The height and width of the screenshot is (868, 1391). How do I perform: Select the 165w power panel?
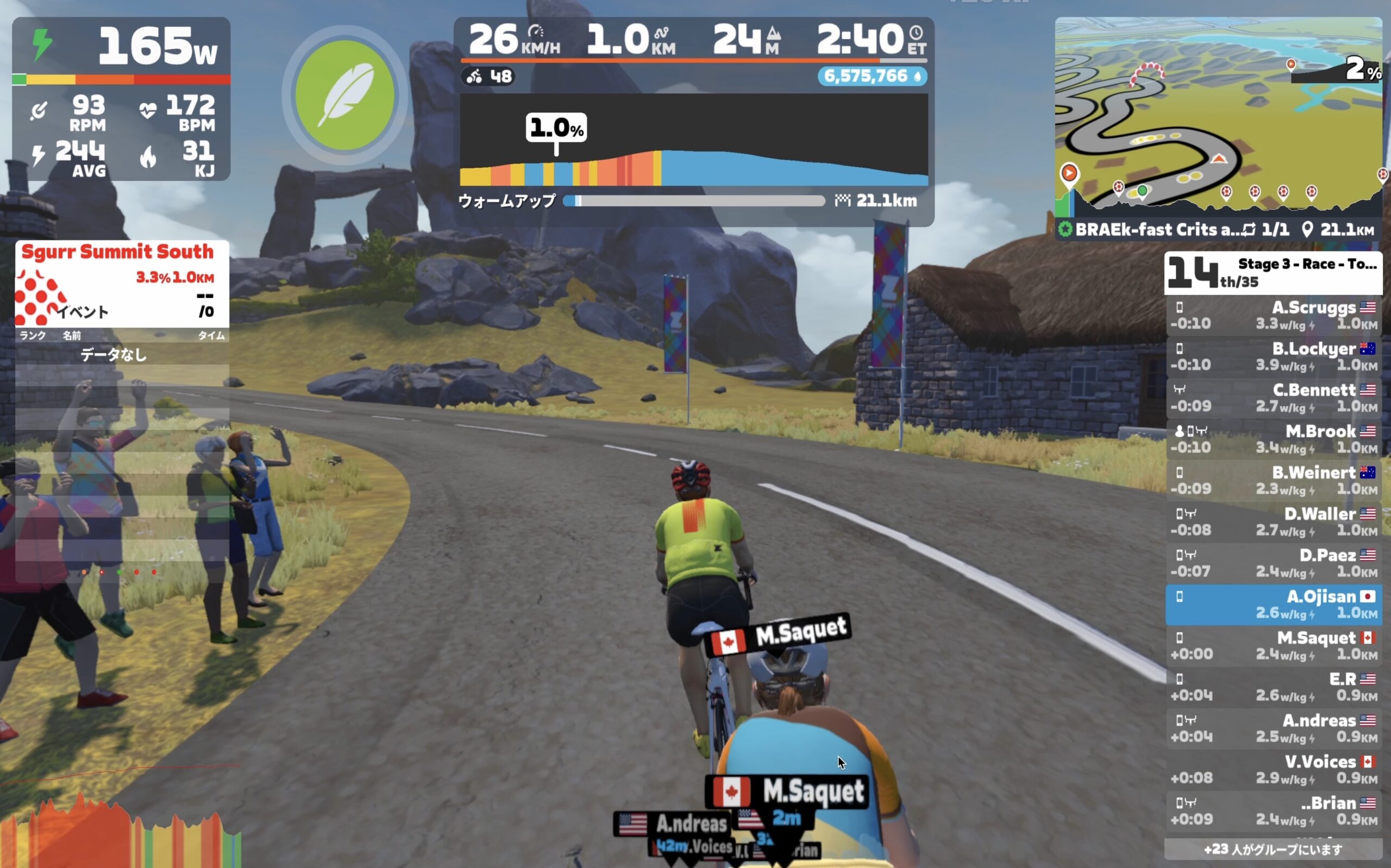pos(121,46)
